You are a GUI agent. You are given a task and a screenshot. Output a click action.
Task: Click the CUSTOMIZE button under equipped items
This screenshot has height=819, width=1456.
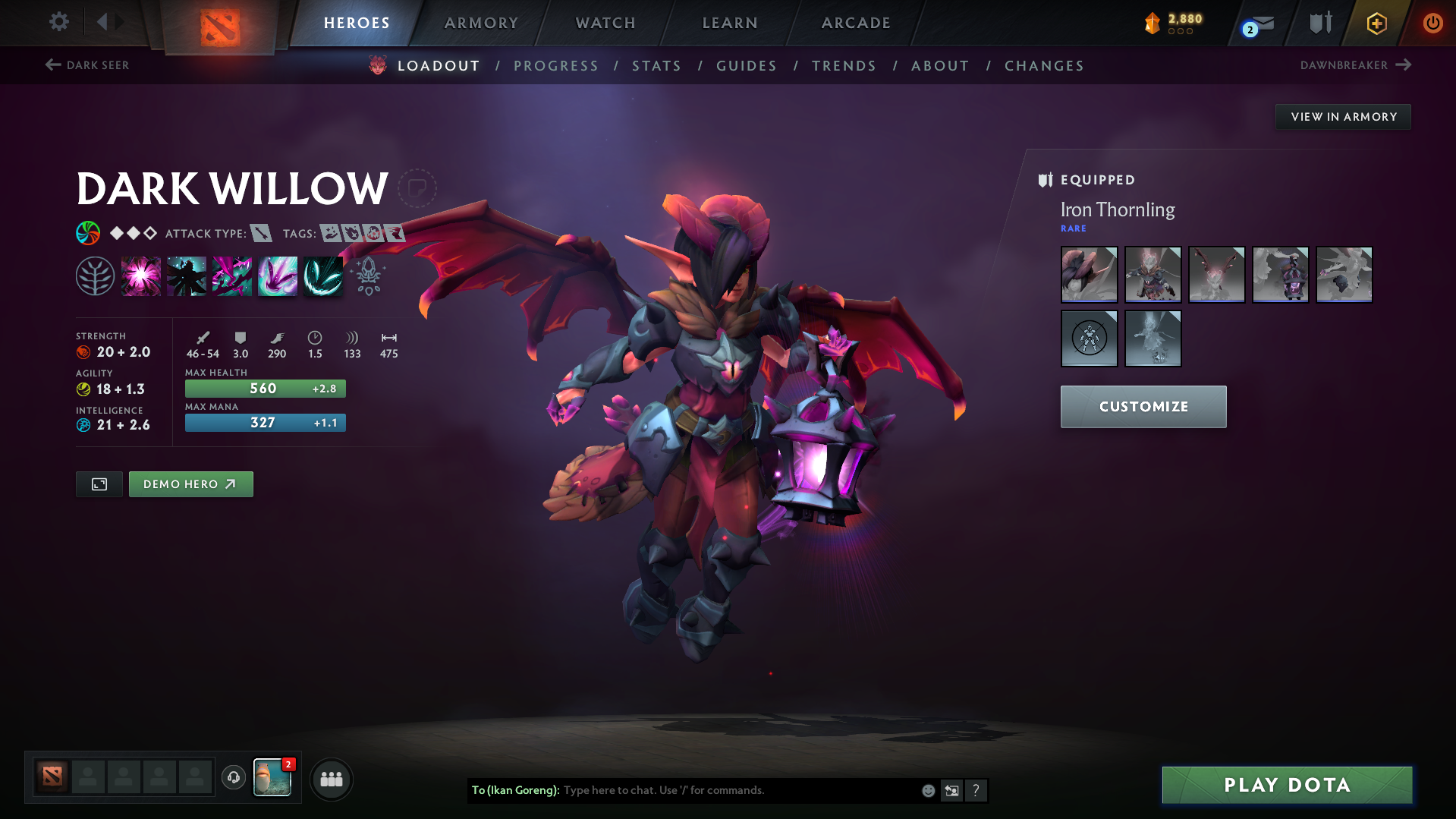point(1143,406)
